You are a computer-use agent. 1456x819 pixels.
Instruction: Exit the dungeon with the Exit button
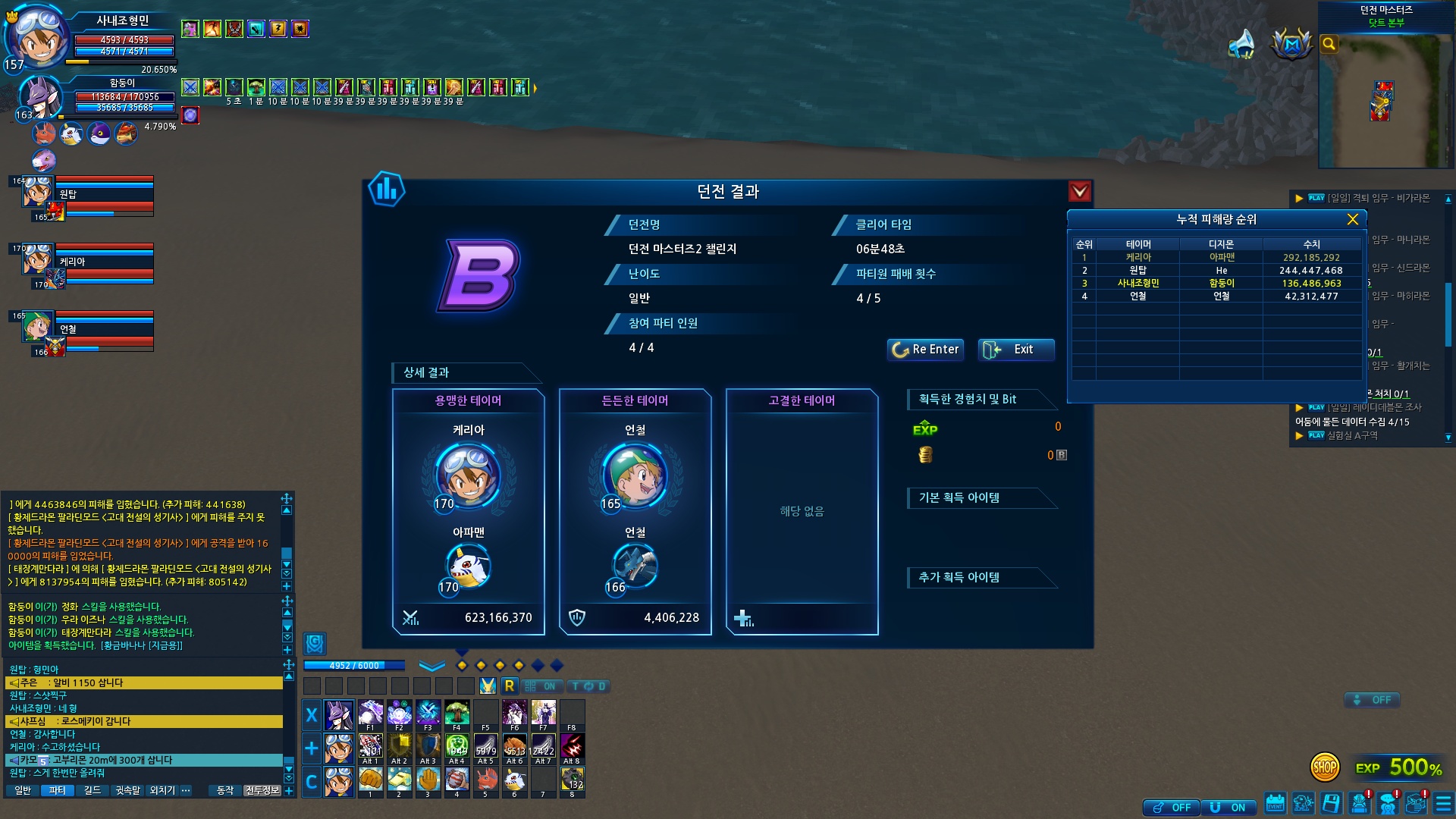(1015, 350)
